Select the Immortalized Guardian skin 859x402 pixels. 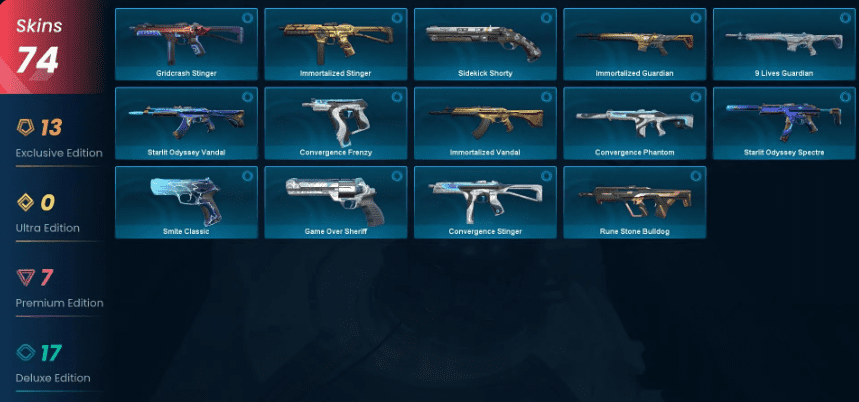[x=634, y=44]
